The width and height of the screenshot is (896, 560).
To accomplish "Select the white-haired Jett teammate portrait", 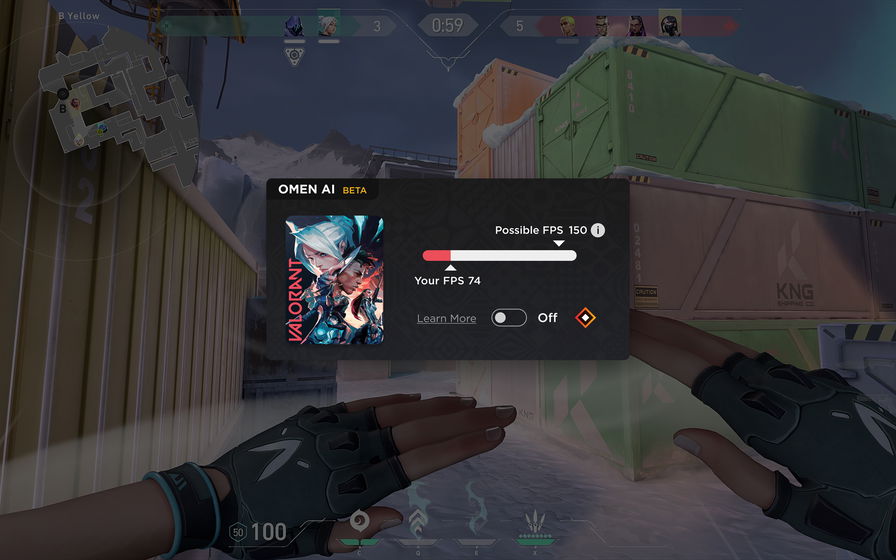I will click(328, 26).
